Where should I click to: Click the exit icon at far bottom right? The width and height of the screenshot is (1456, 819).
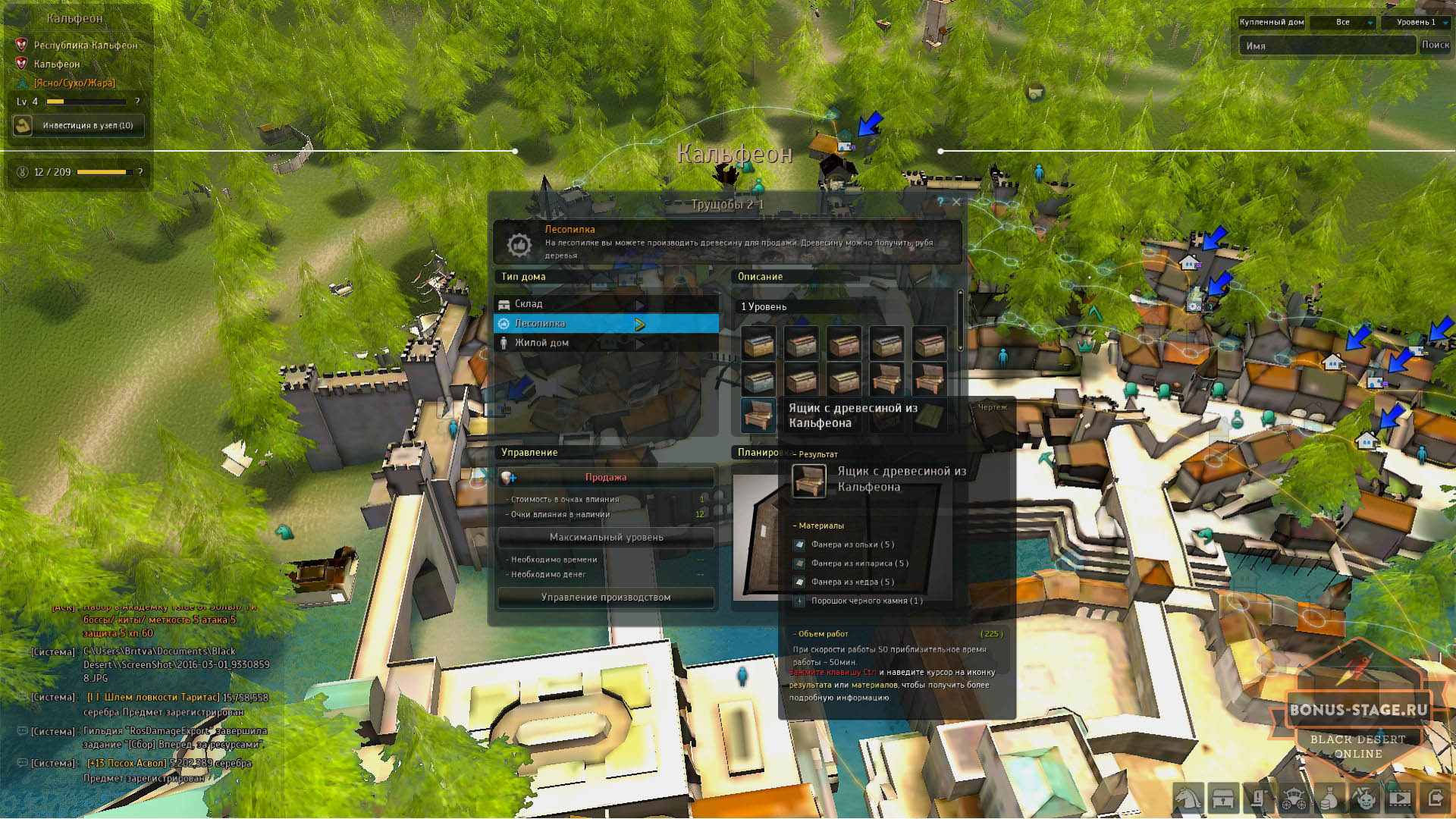point(1436,799)
